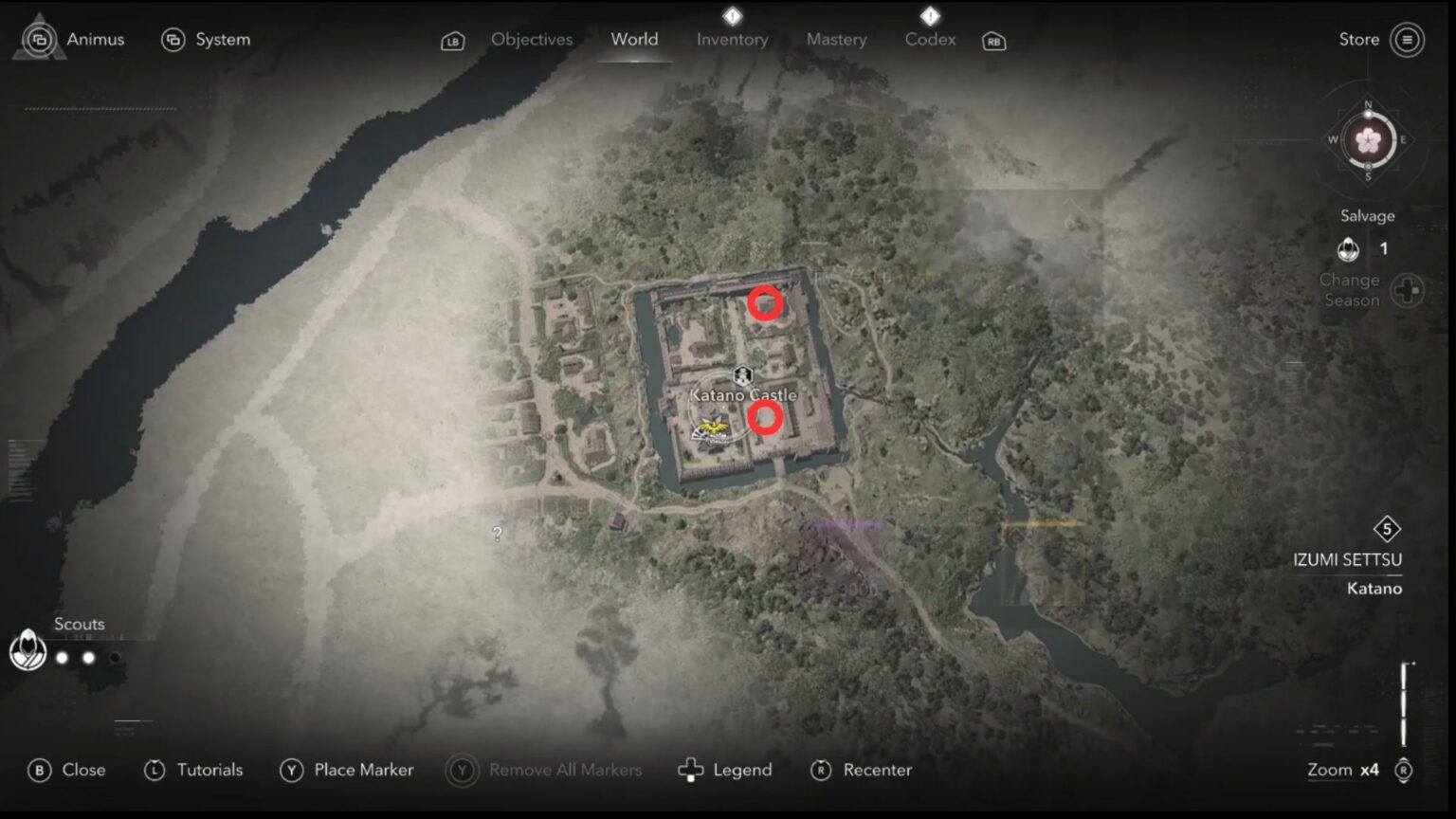The width and height of the screenshot is (1456, 819).
Task: Open the Mastery tab
Action: coord(836,39)
